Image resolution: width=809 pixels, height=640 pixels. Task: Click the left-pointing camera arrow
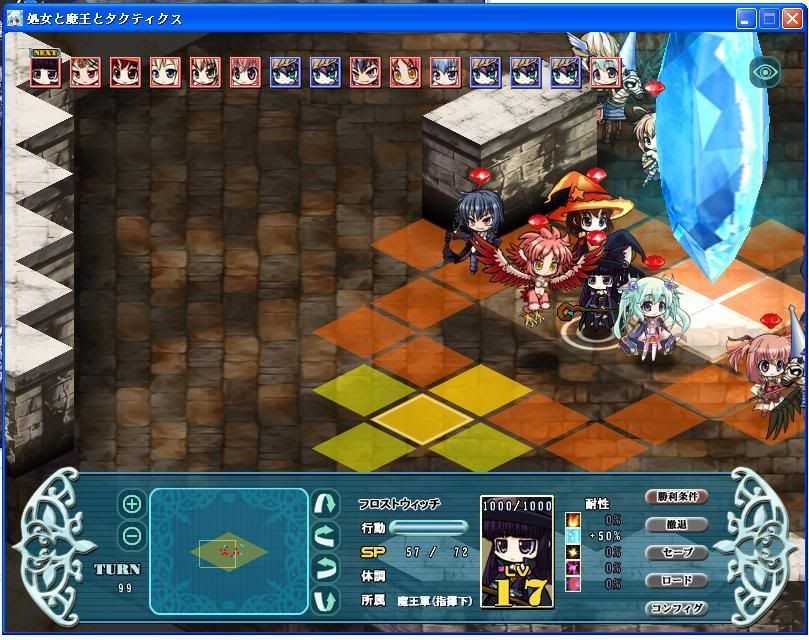[325, 536]
